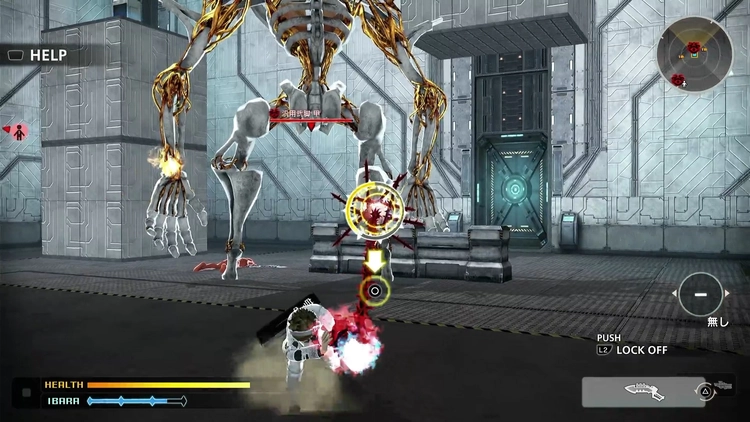Select the empty item slot circle
750x422 pixels.
point(700,294)
